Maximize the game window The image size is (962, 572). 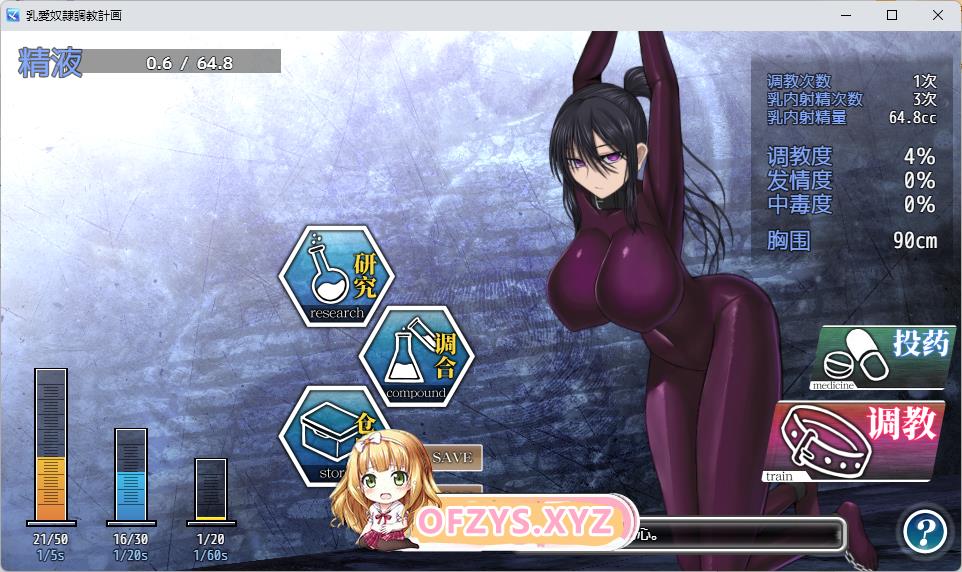[x=892, y=15]
